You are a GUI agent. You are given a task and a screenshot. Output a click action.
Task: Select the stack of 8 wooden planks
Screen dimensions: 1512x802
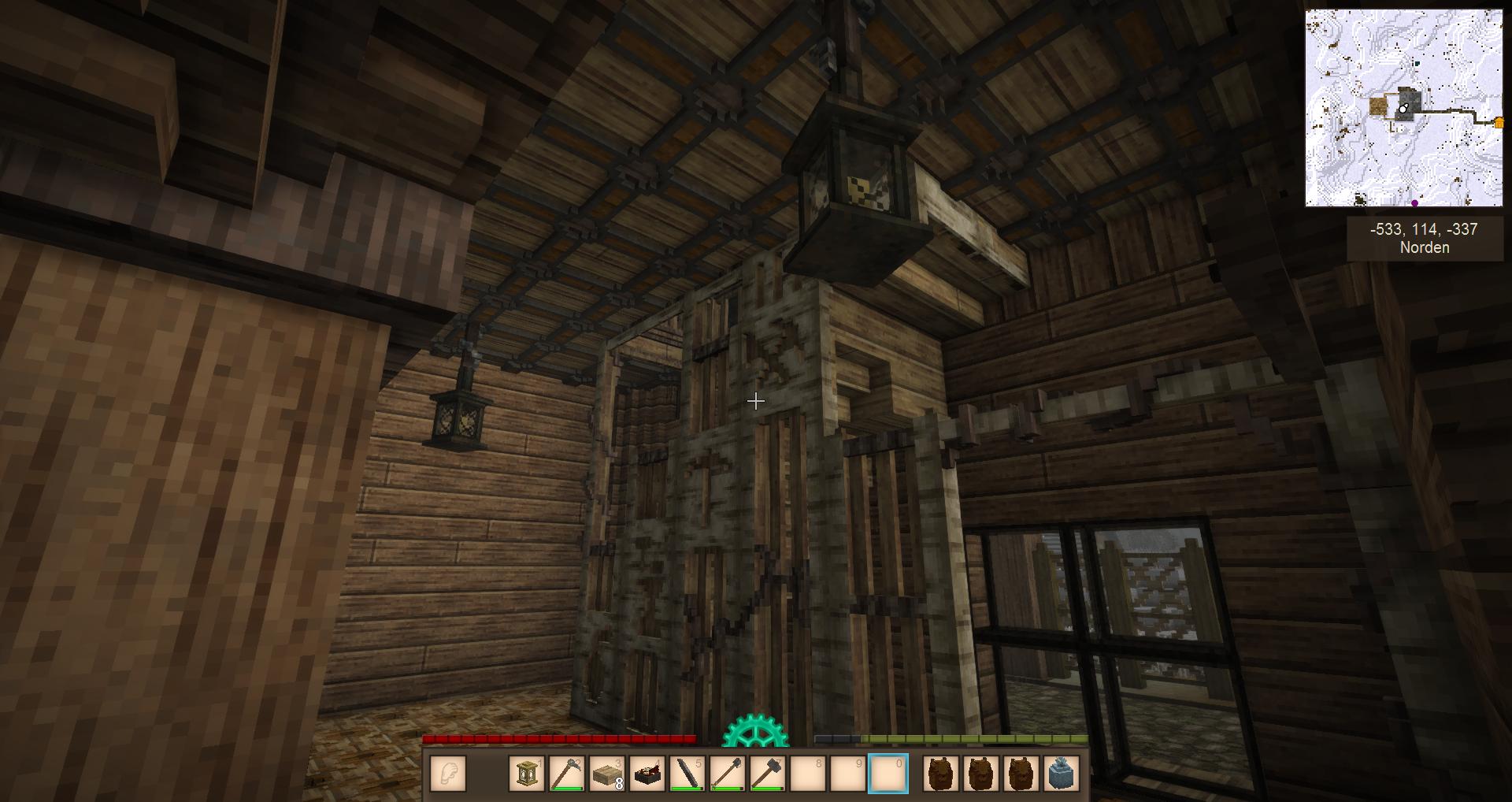607,773
